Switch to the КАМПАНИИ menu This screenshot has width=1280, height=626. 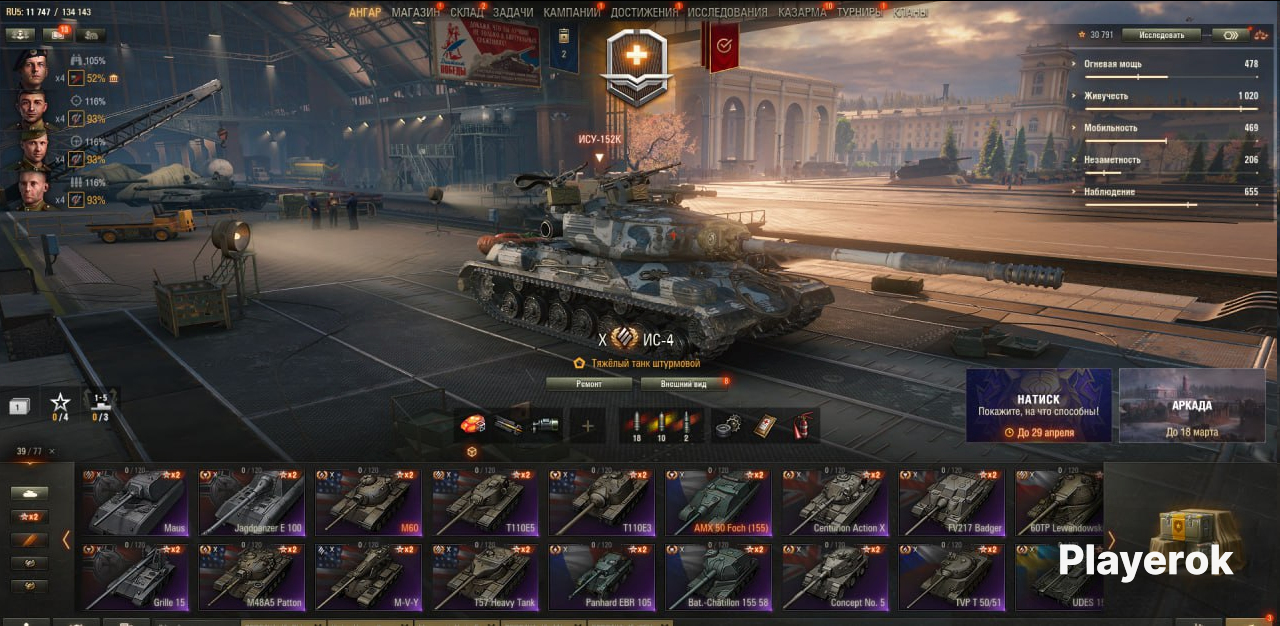pos(572,12)
